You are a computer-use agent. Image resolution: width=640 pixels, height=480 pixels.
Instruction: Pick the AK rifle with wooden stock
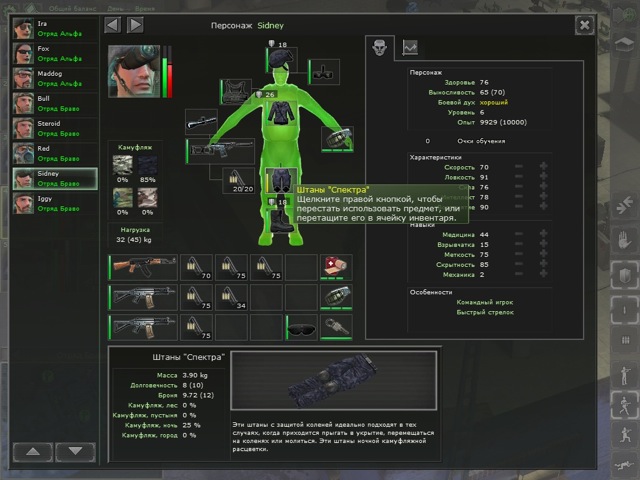[141, 267]
